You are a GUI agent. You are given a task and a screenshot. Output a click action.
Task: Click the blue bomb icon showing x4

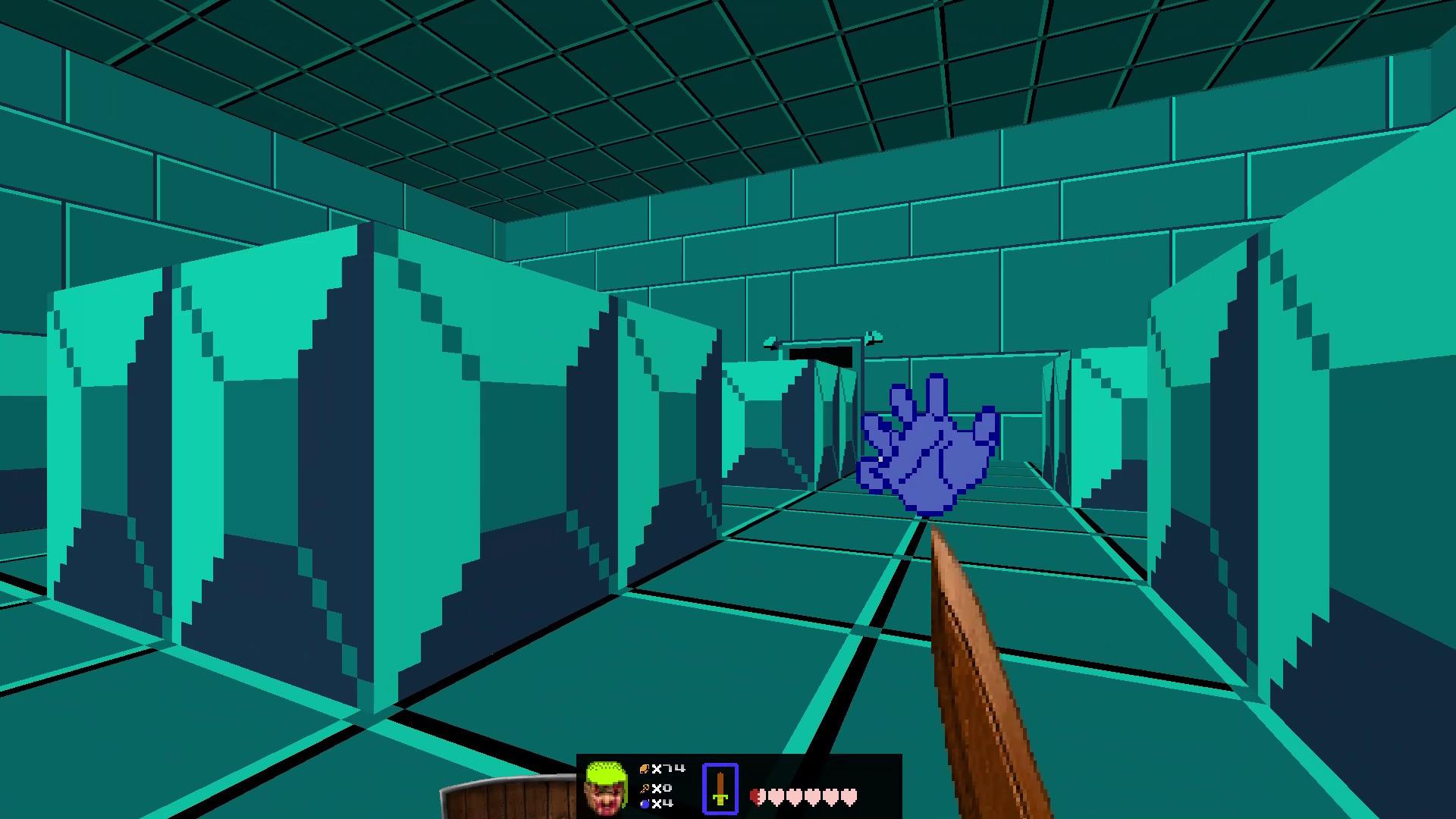(x=644, y=805)
